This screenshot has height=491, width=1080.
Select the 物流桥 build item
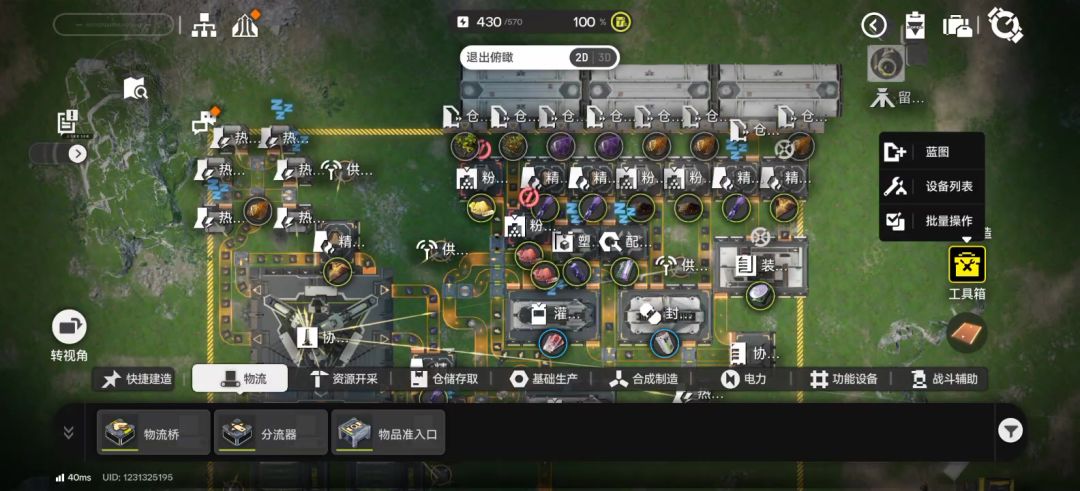tap(153, 432)
